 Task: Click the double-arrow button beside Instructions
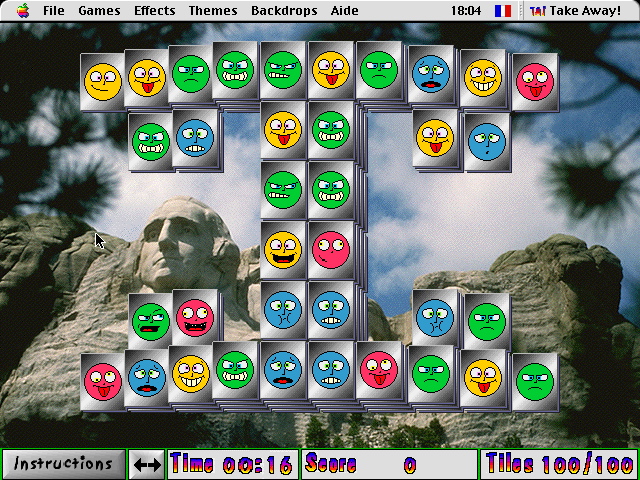click(x=147, y=465)
